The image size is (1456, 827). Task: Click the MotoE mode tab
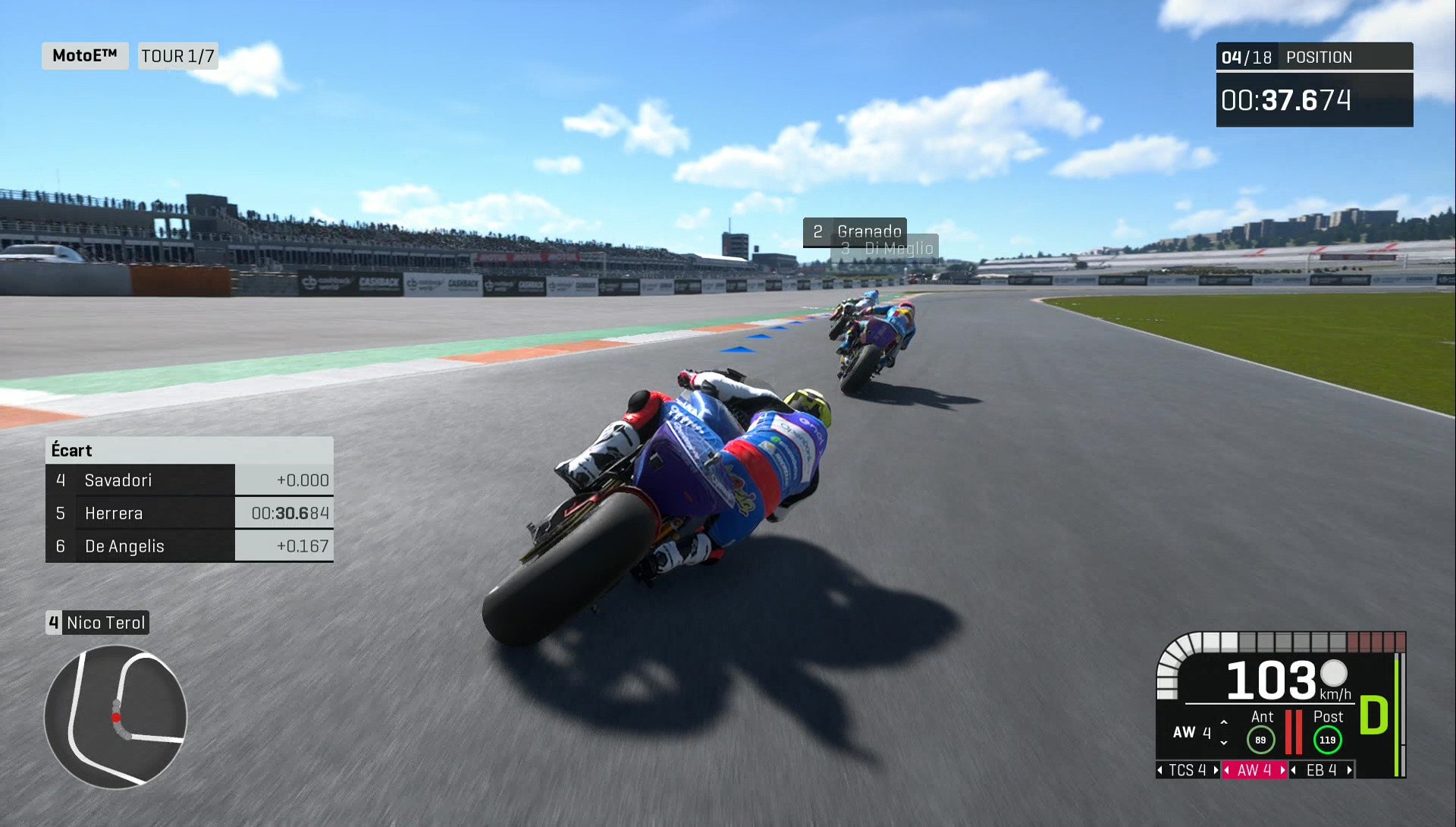(x=84, y=55)
